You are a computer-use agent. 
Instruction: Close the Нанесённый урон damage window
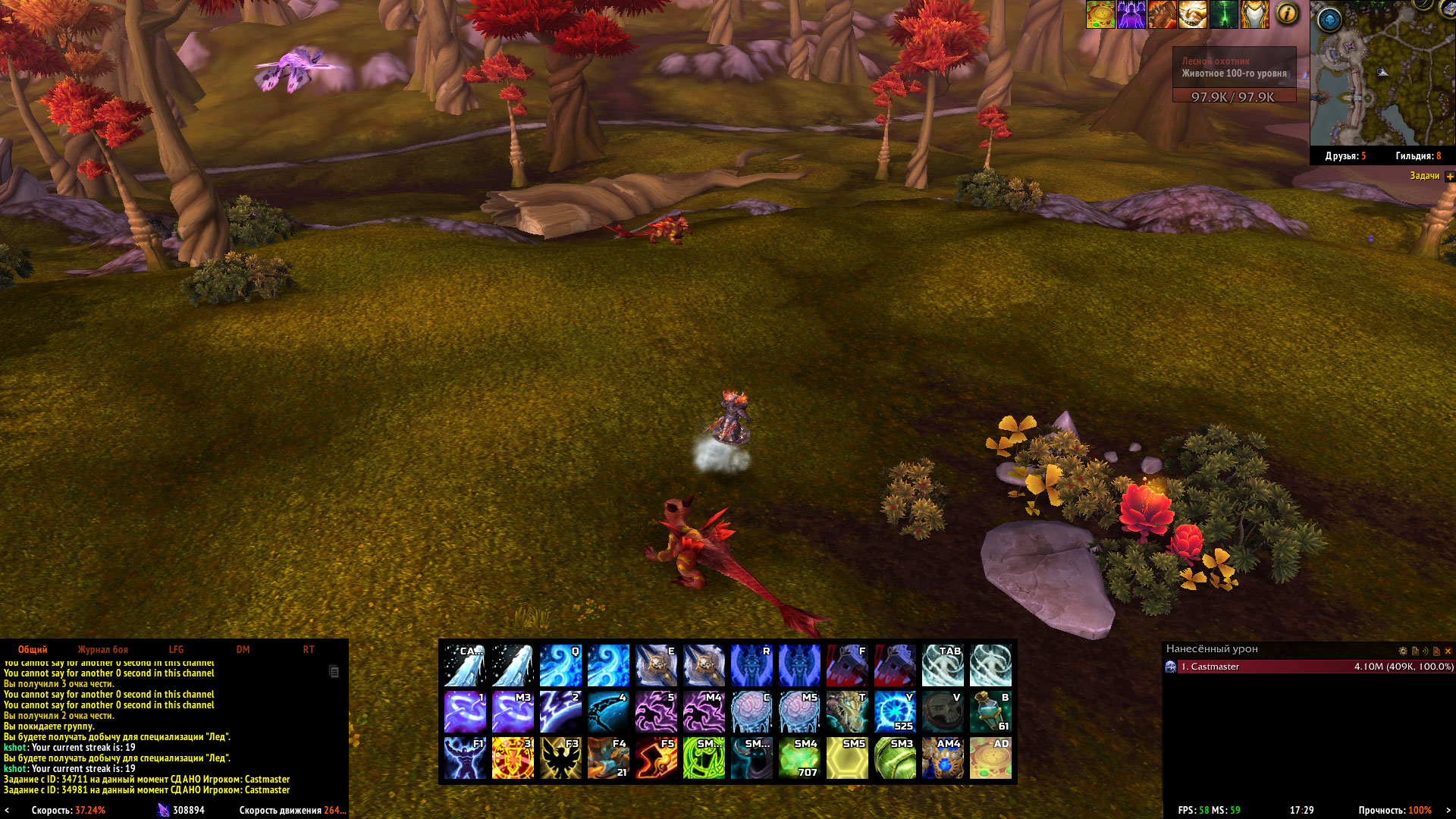tap(1448, 651)
